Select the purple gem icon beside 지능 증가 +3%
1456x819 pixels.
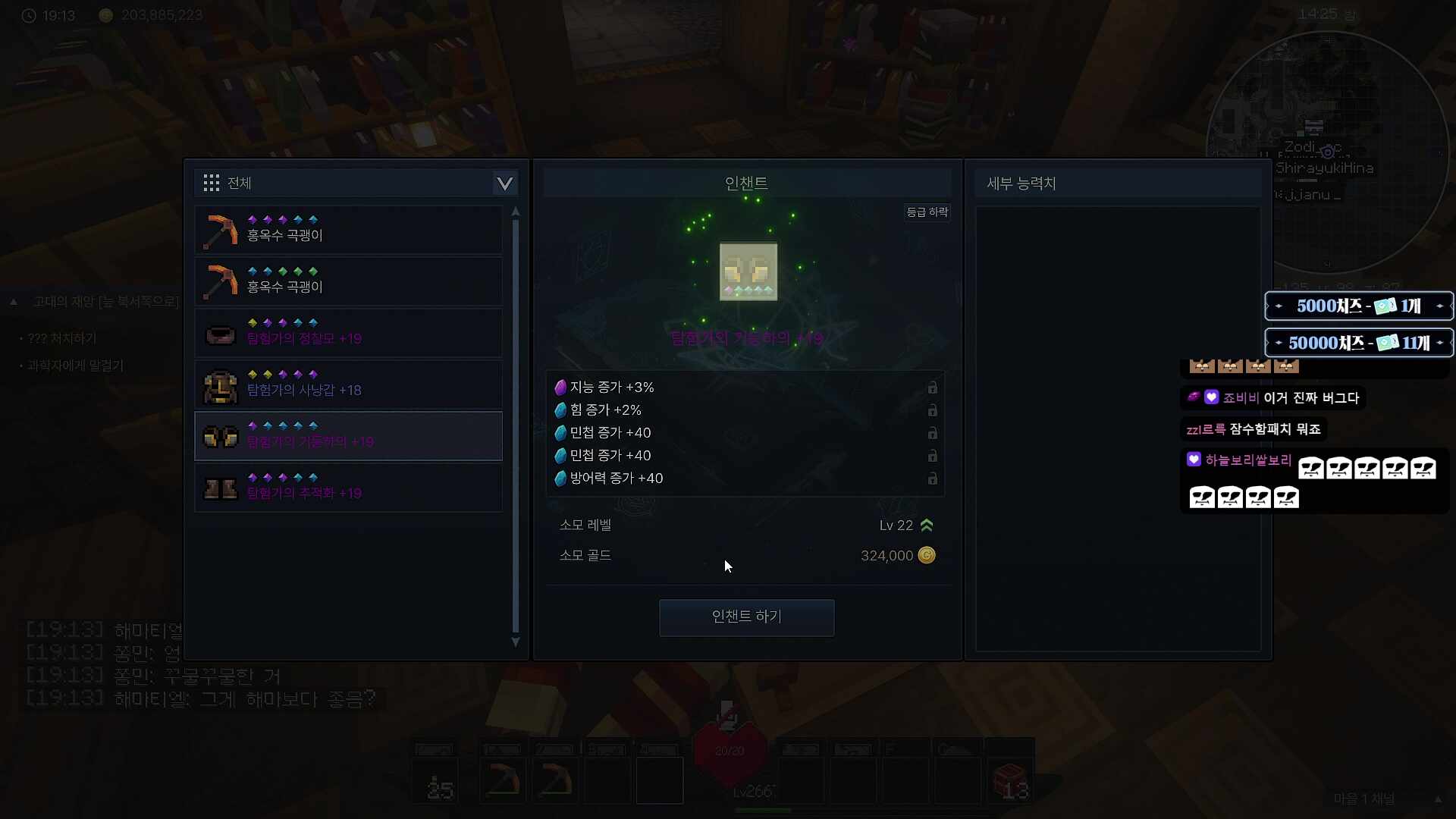pyautogui.click(x=560, y=387)
